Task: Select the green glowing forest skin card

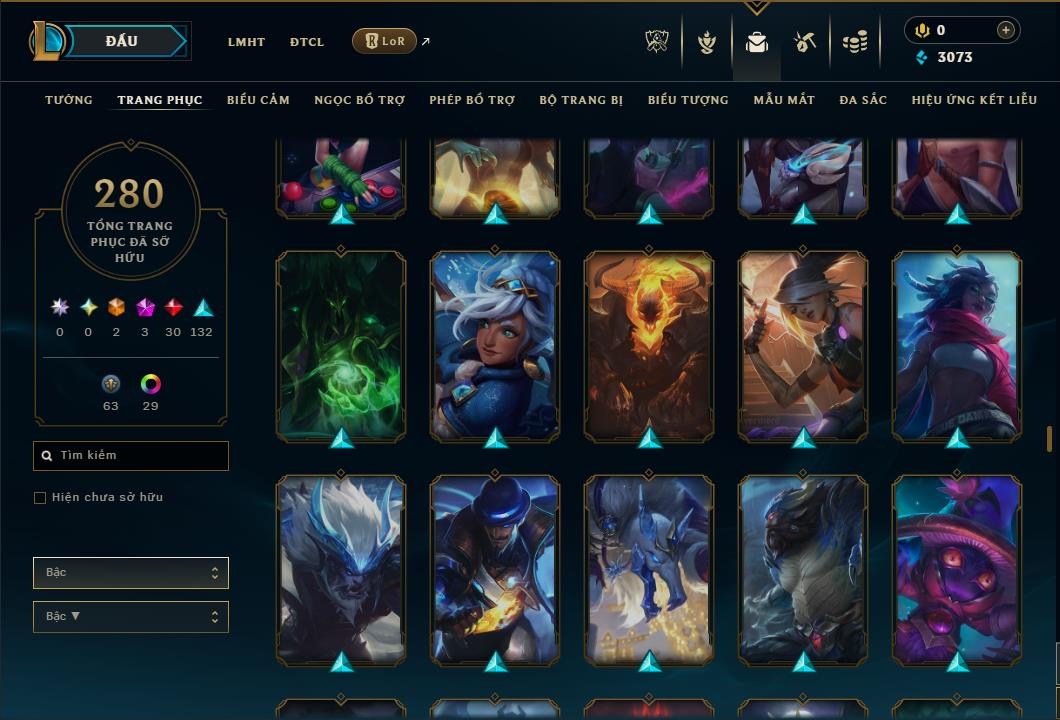Action: tap(341, 345)
